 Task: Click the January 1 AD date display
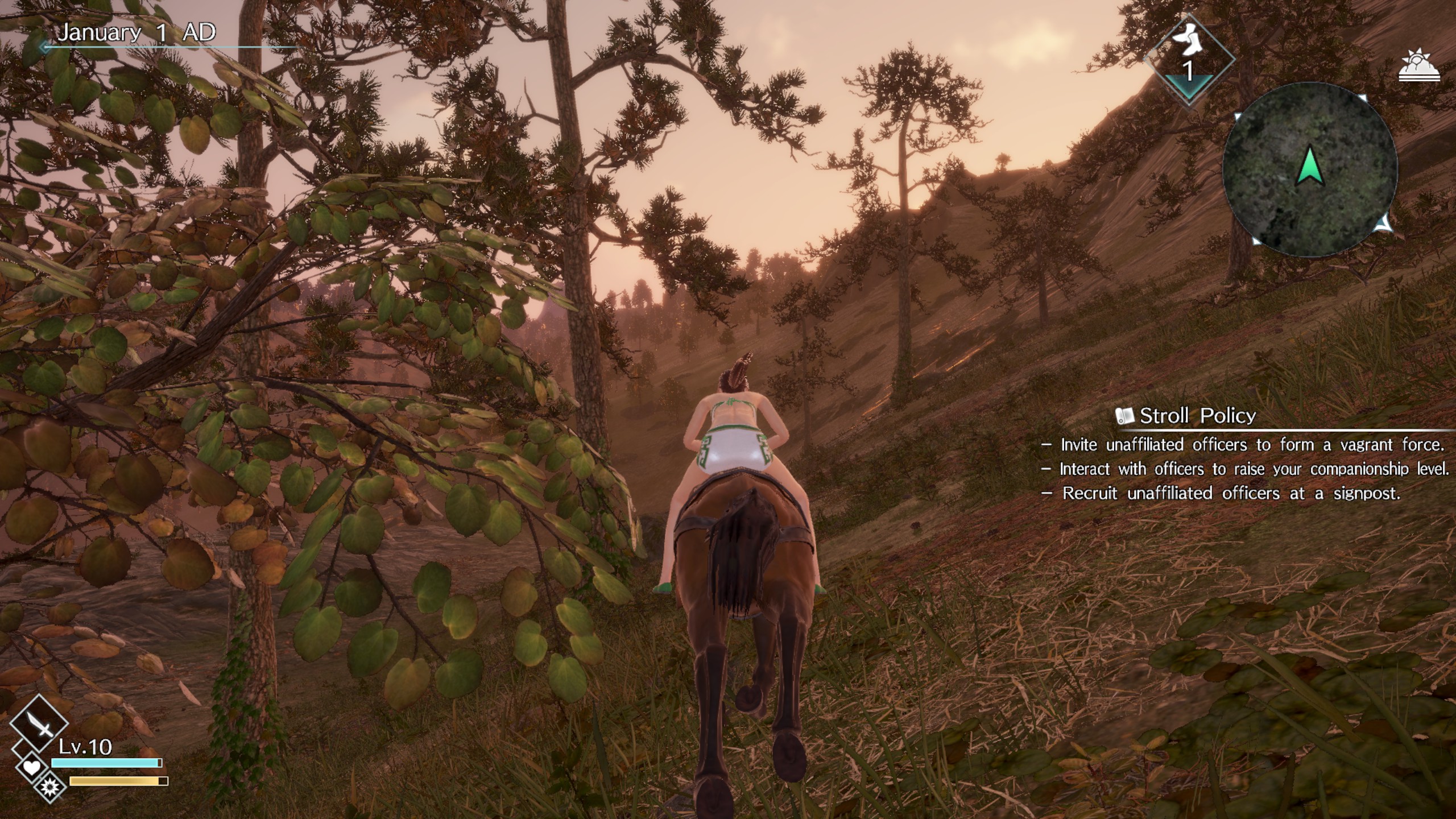click(136, 32)
